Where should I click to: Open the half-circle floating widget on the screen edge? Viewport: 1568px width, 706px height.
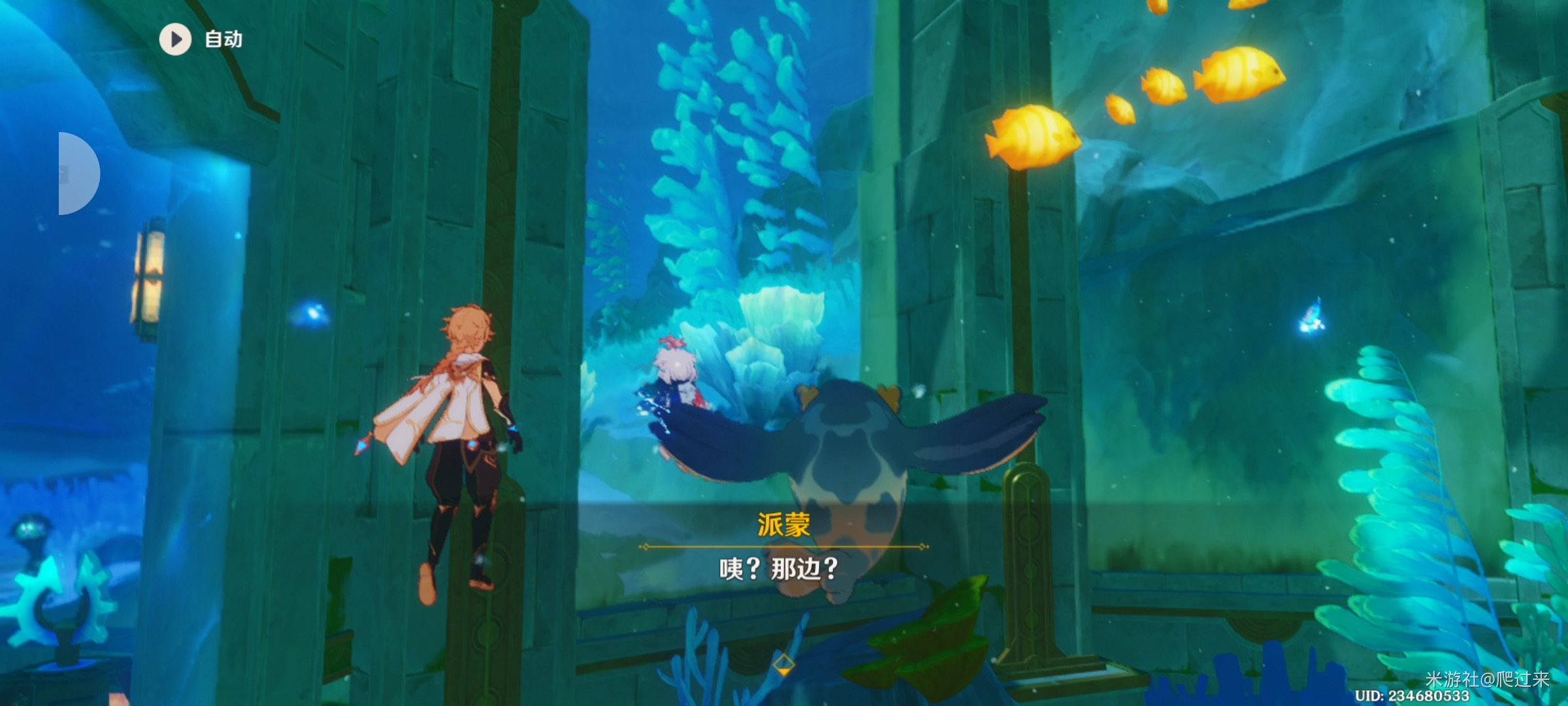coord(77,174)
